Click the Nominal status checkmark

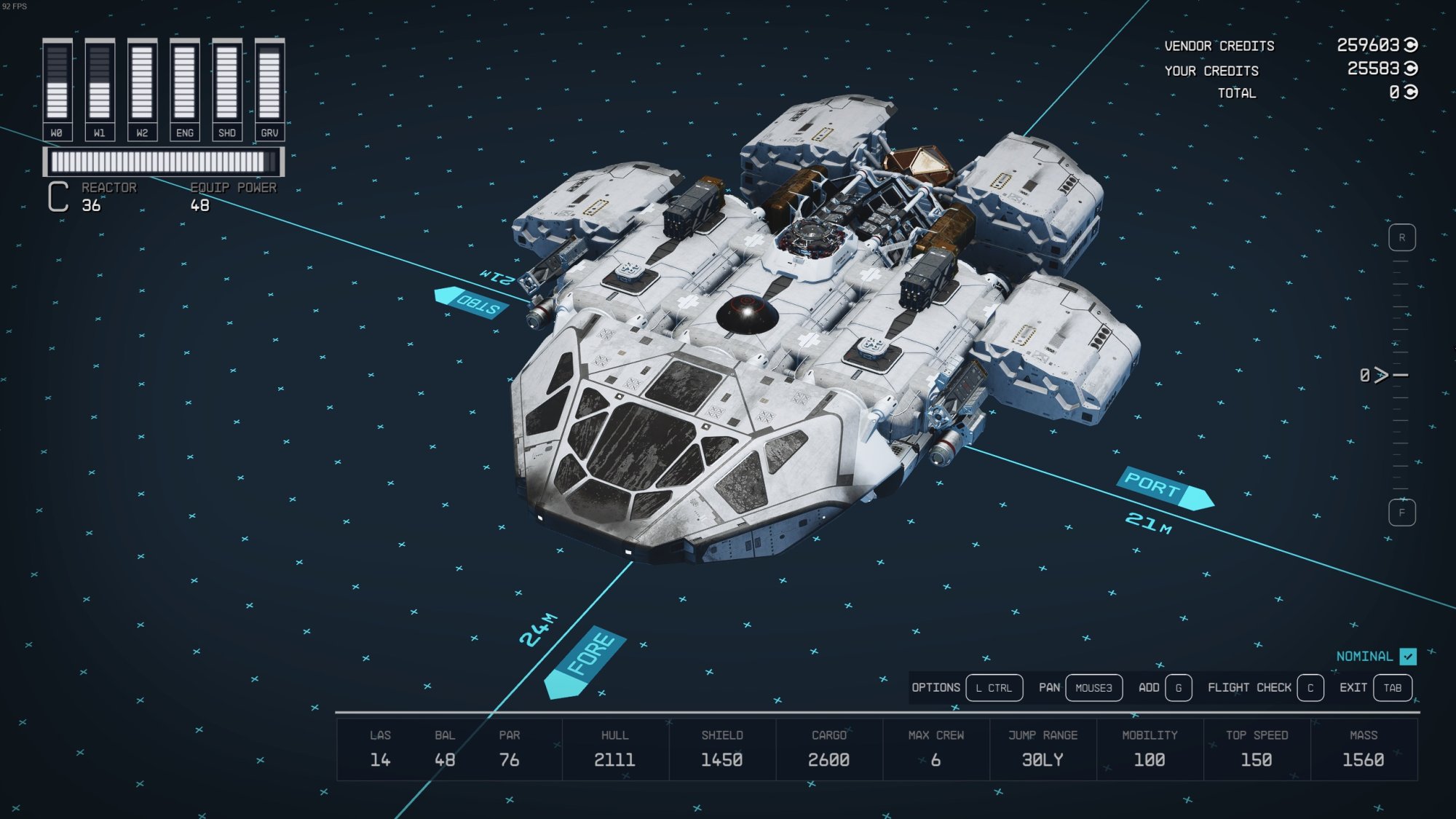[1408, 657]
